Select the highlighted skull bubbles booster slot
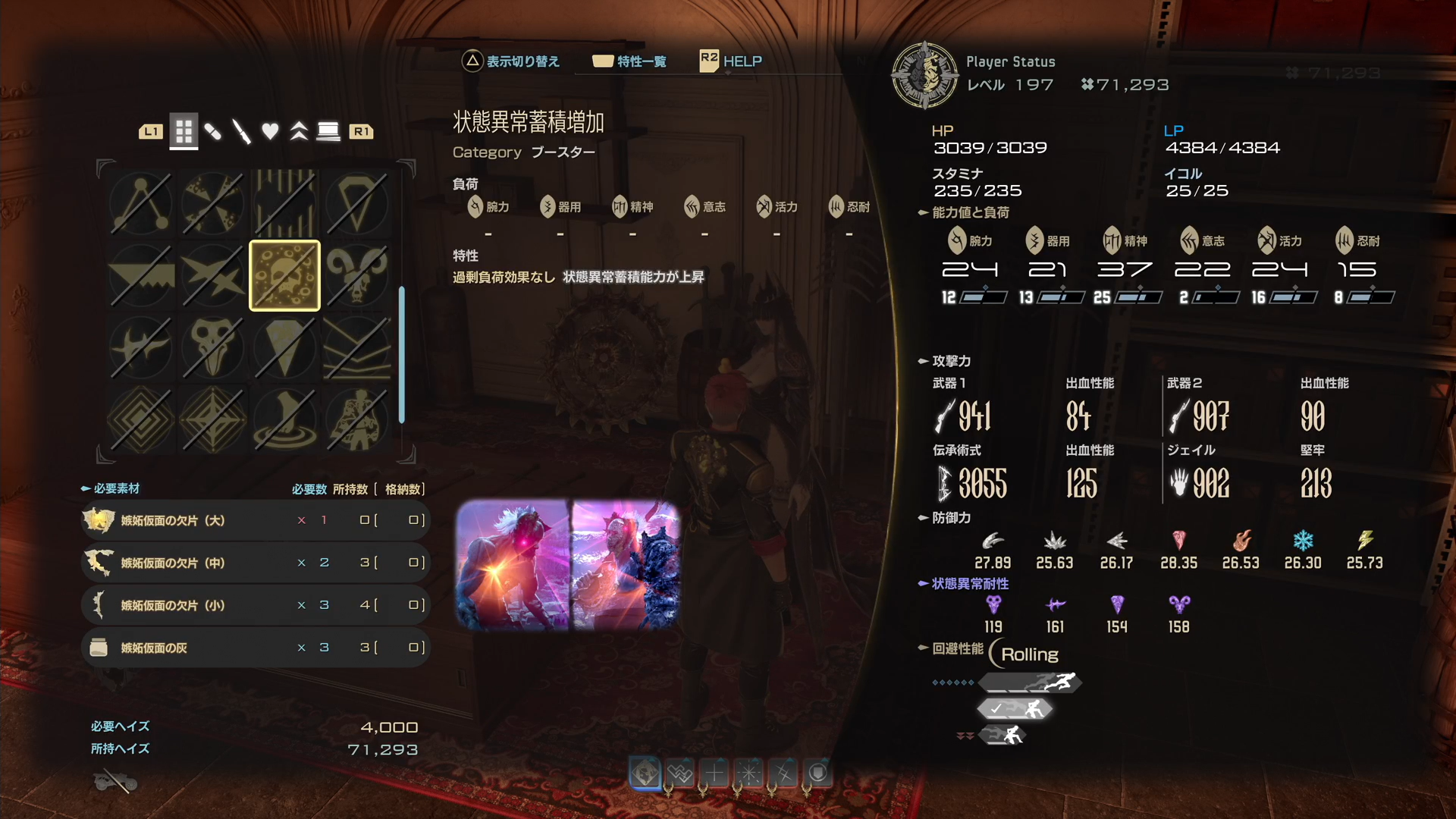Screen dimensions: 1456x819 click(284, 276)
